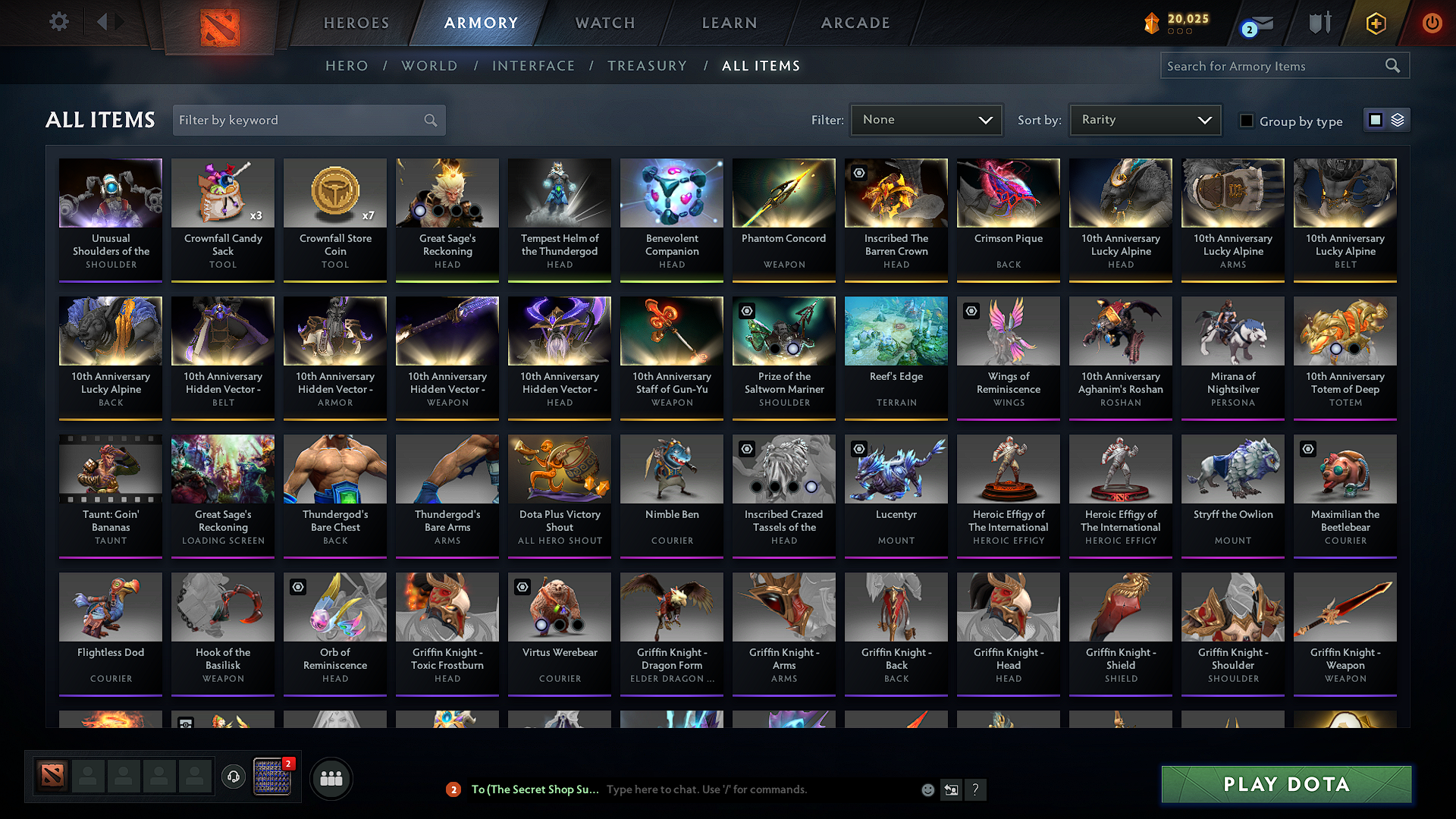Open the settings gear menu

59,22
